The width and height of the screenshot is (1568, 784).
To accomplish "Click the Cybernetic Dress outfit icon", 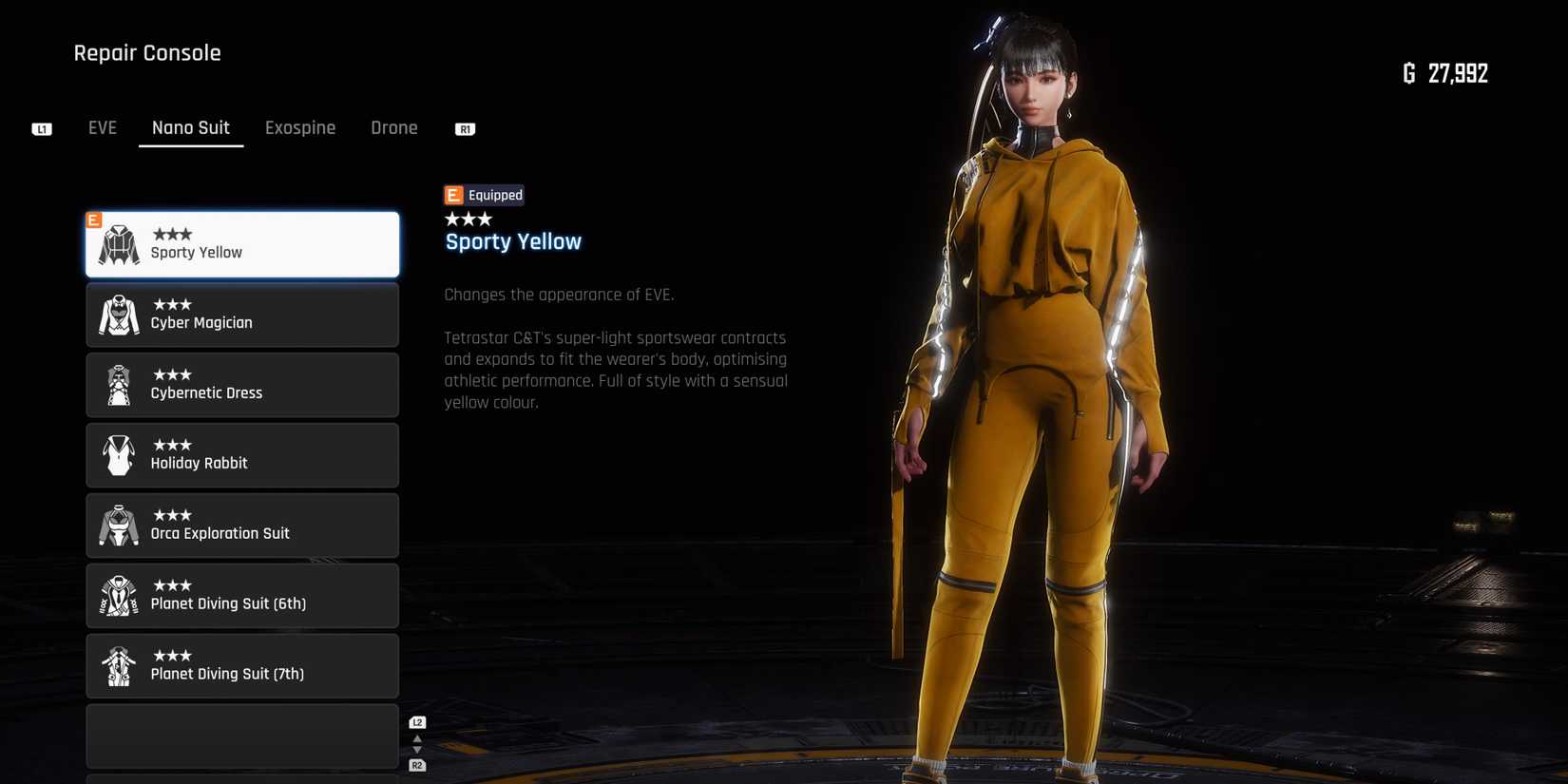I will [117, 384].
